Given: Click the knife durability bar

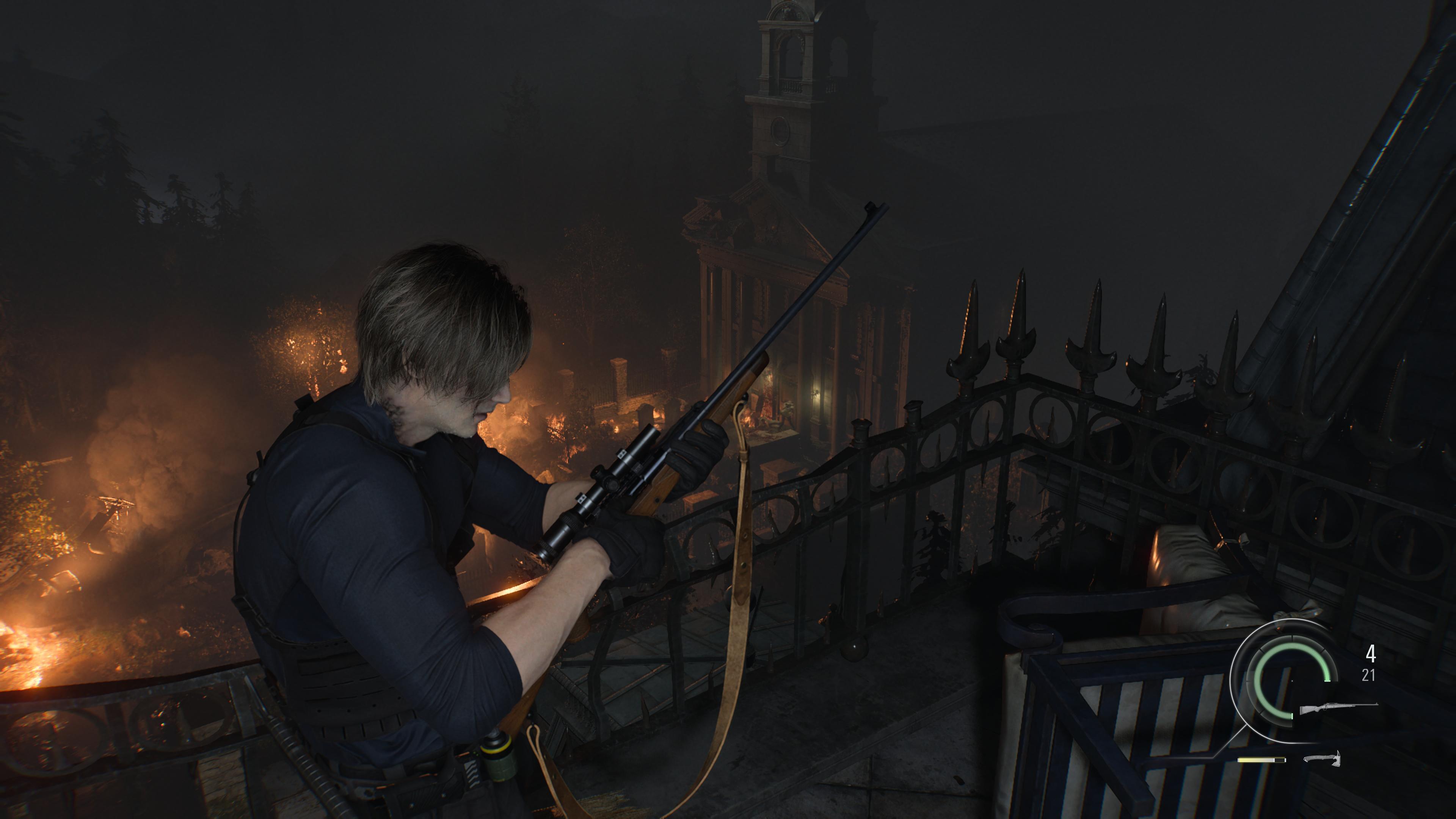Looking at the screenshot, I should (x=1263, y=759).
